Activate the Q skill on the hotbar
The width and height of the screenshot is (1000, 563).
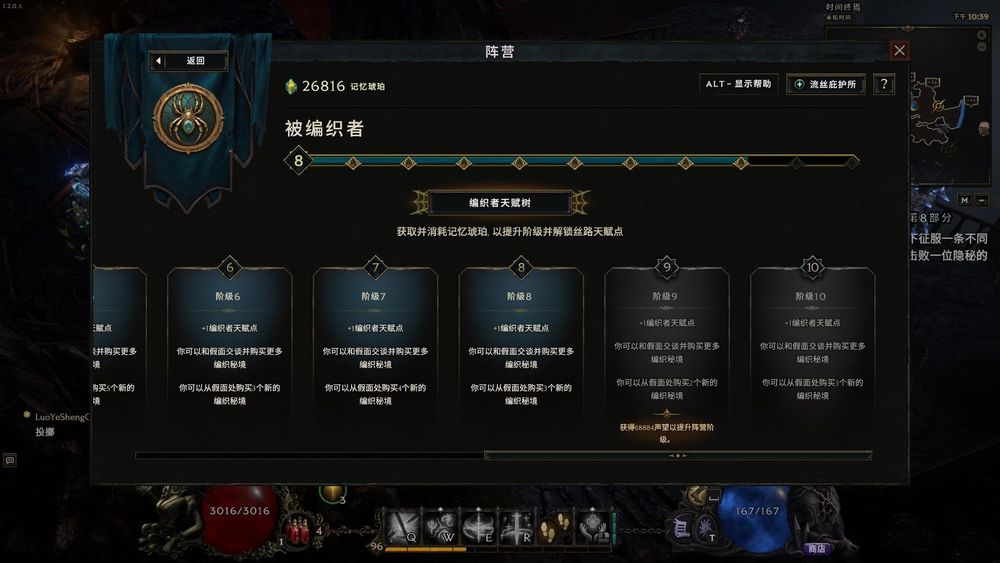pyautogui.click(x=403, y=525)
